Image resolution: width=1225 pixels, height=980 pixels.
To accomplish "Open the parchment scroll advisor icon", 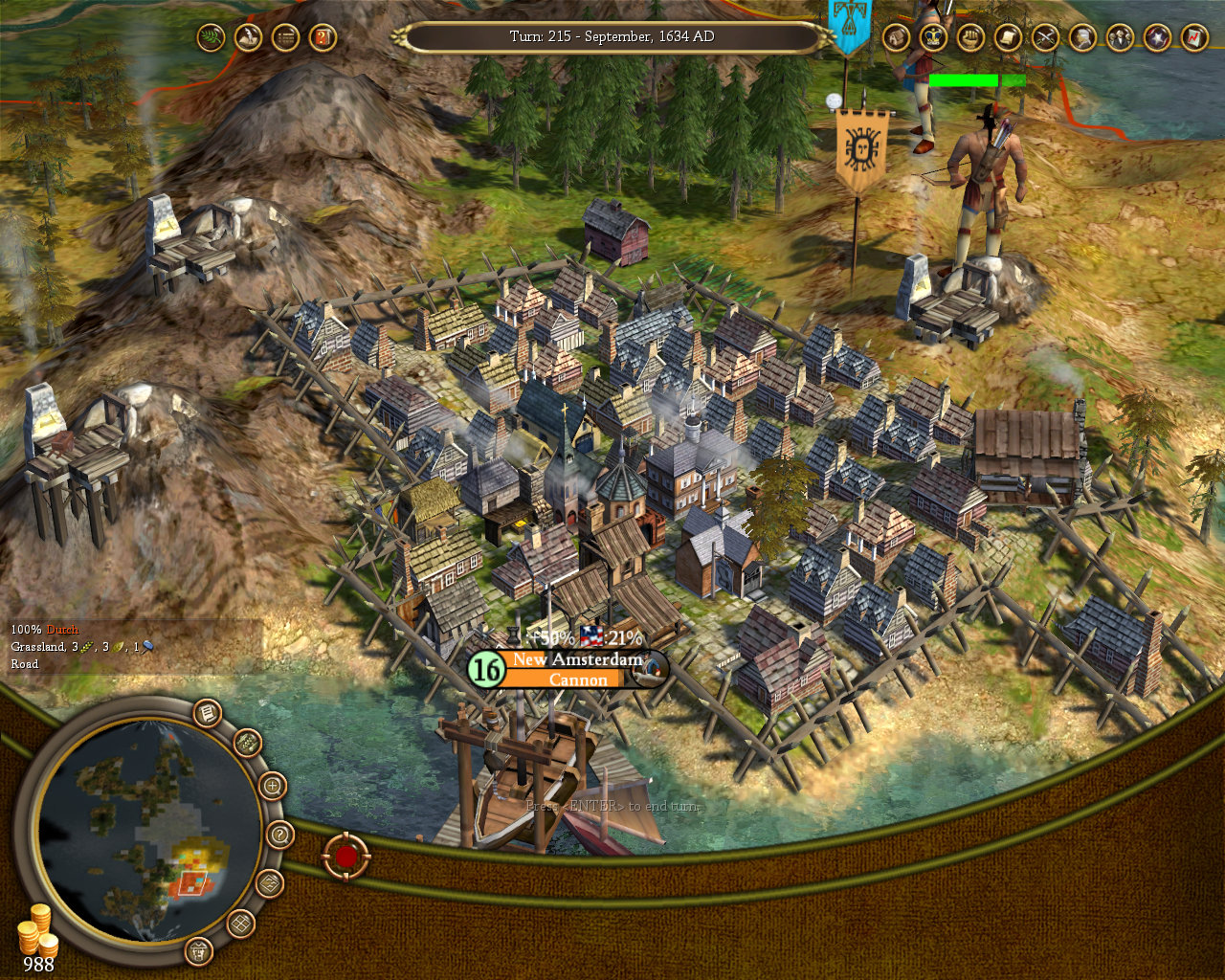I will [x=1008, y=38].
